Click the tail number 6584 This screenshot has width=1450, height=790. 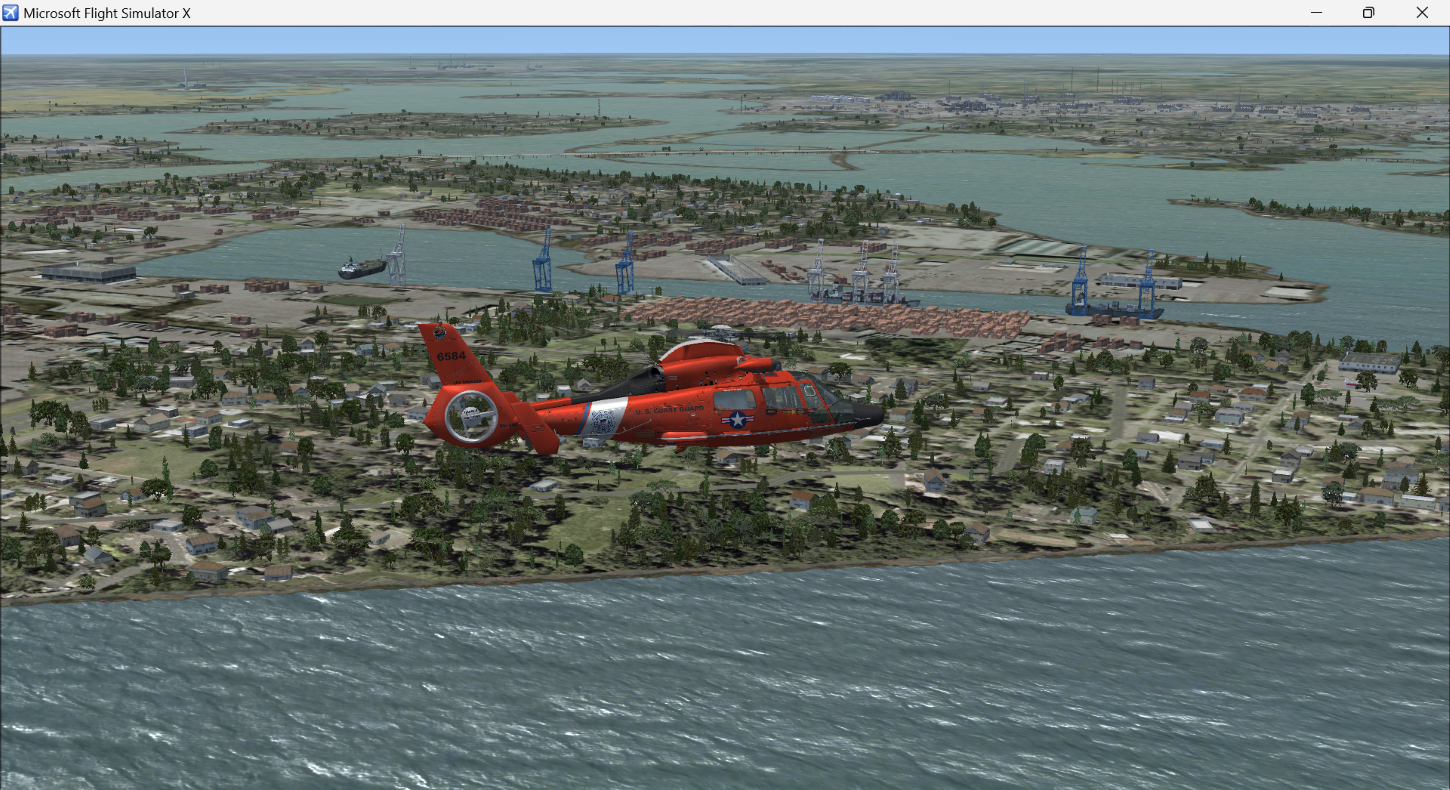[x=451, y=355]
